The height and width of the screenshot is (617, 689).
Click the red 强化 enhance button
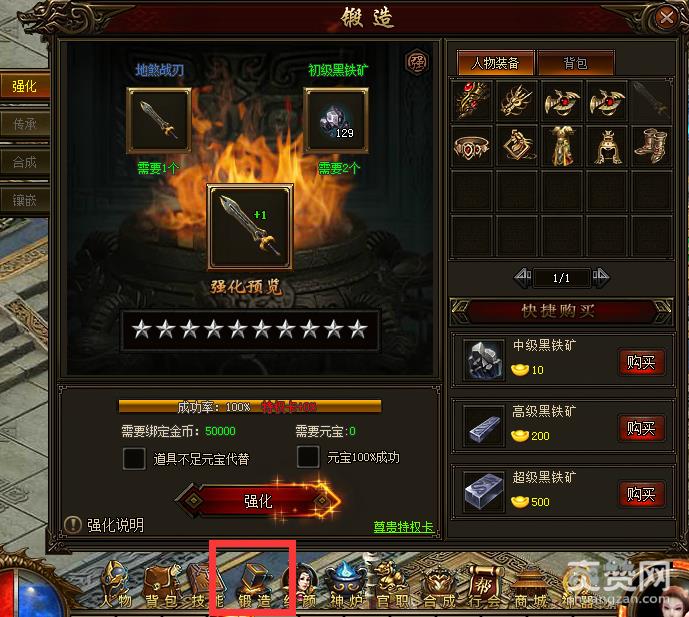pyautogui.click(x=258, y=500)
